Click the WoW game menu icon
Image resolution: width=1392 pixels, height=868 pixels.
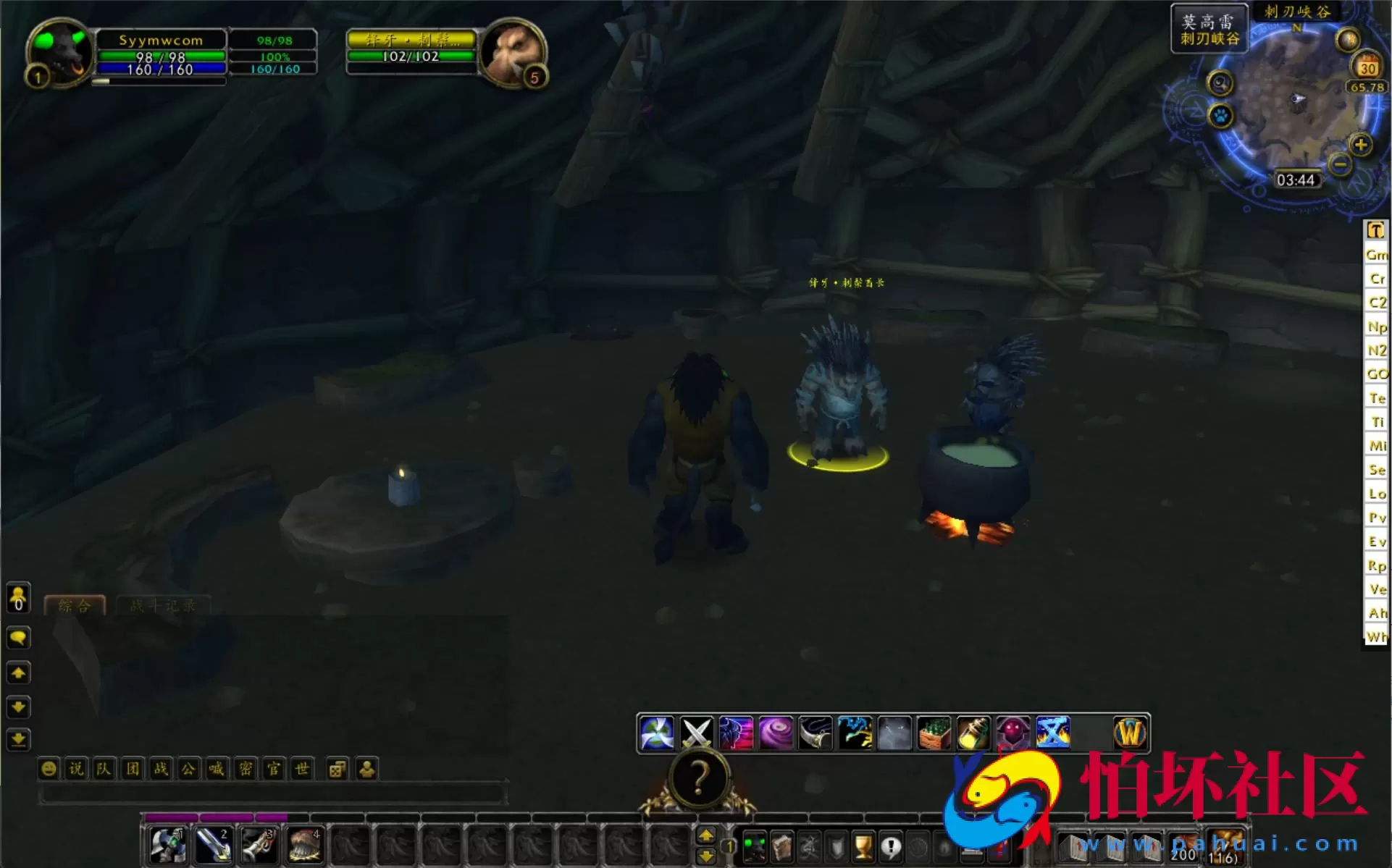[1131, 733]
